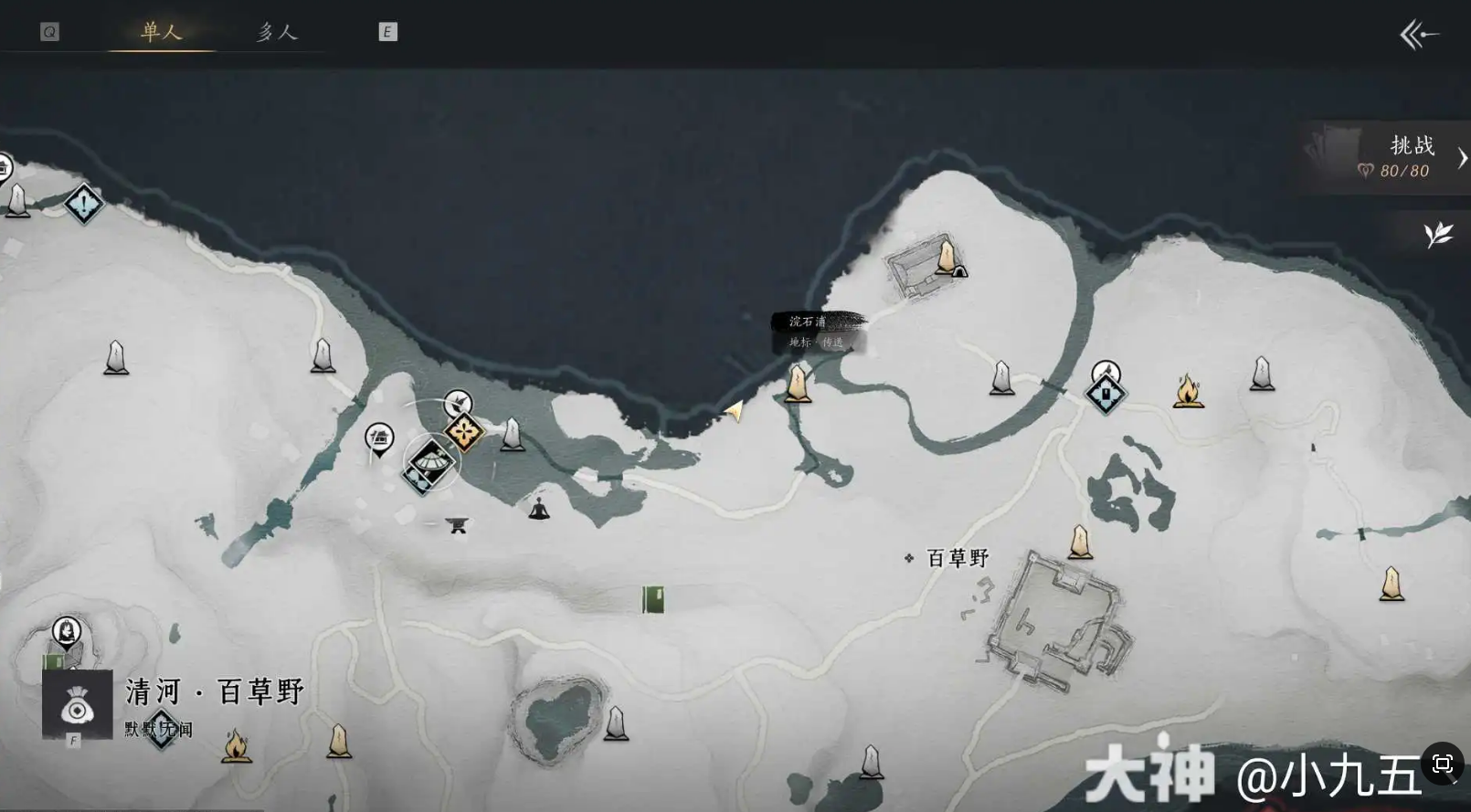Select the 浣石浦 teleport landmark marker
Image resolution: width=1471 pixels, height=812 pixels.
click(798, 385)
